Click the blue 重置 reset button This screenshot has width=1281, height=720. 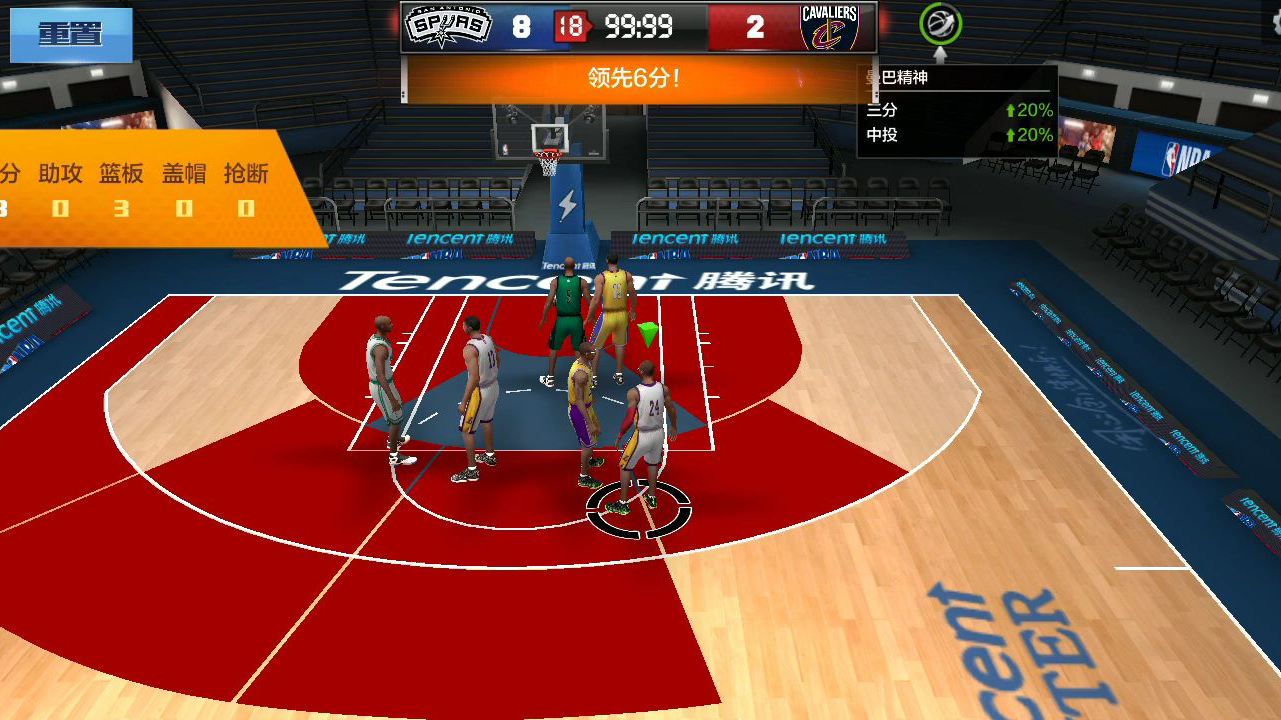(71, 34)
